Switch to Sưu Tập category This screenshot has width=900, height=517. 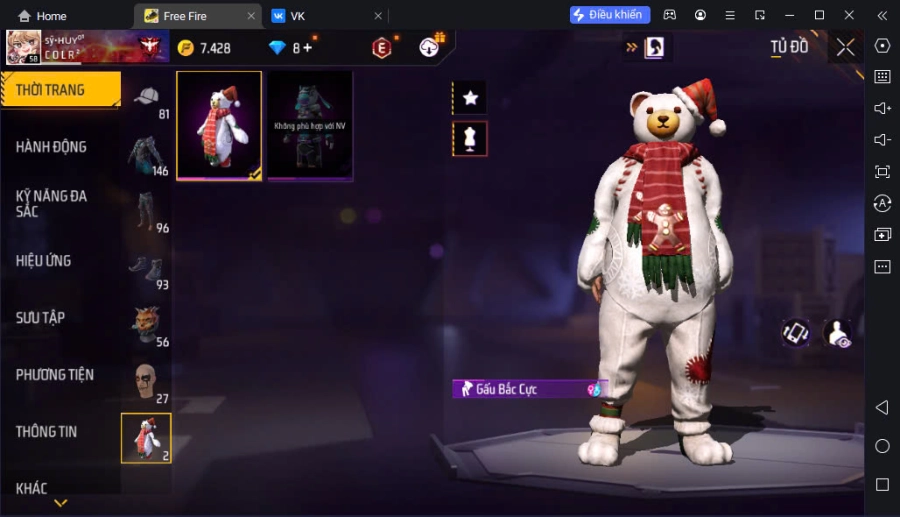(x=40, y=318)
